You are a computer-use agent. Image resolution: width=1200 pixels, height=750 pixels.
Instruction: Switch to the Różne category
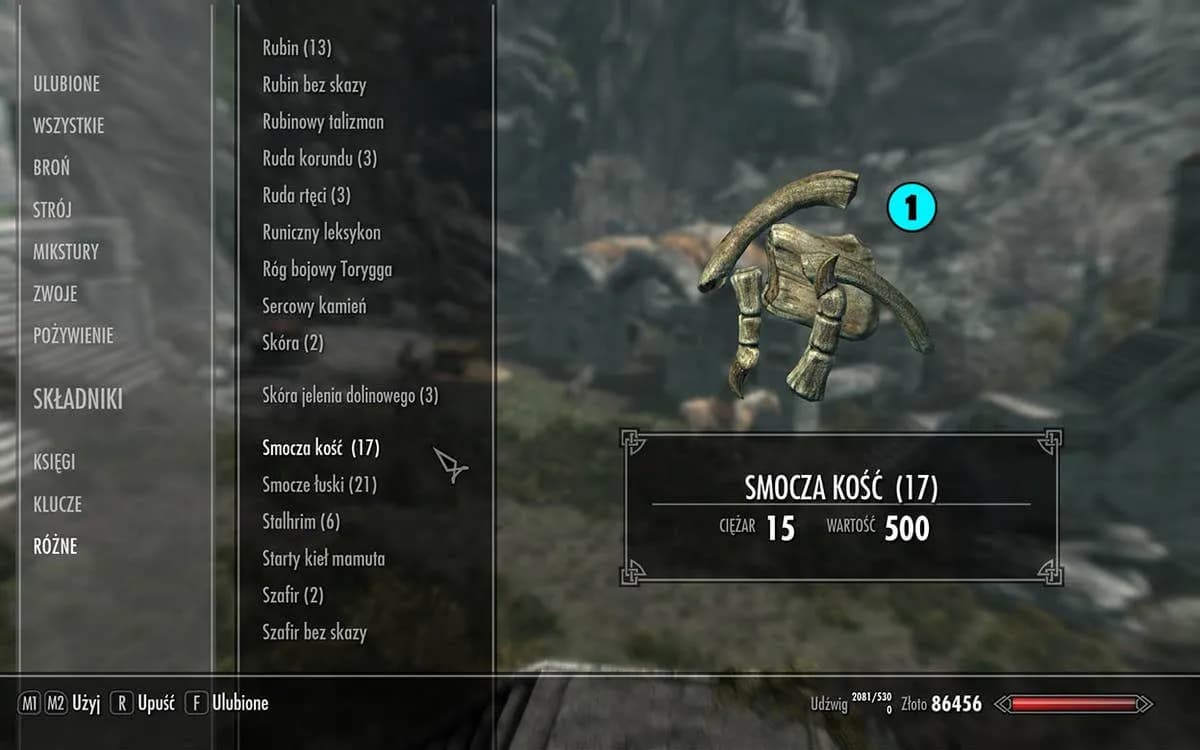click(x=55, y=547)
